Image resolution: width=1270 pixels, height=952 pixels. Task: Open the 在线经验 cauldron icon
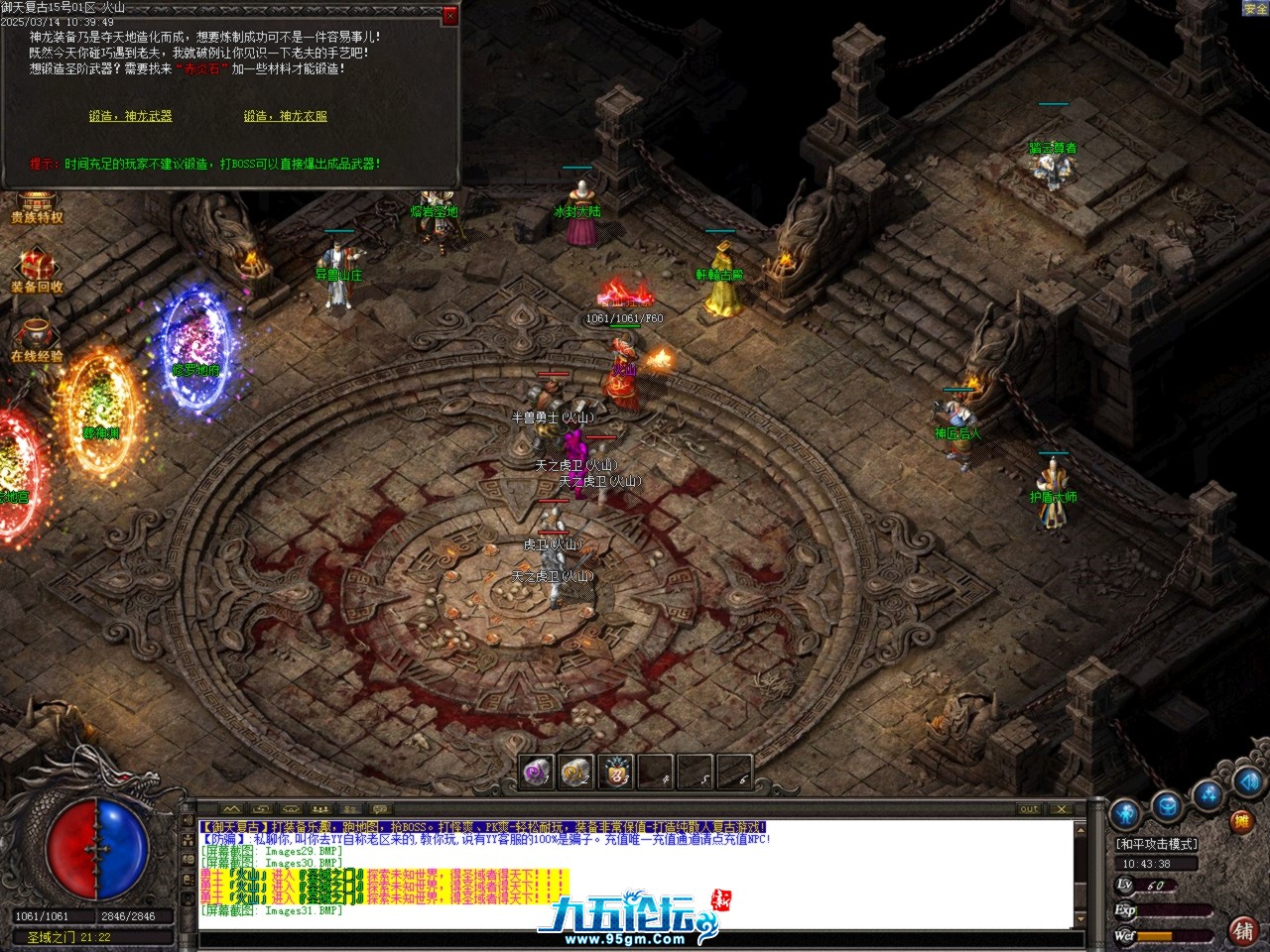(37, 337)
